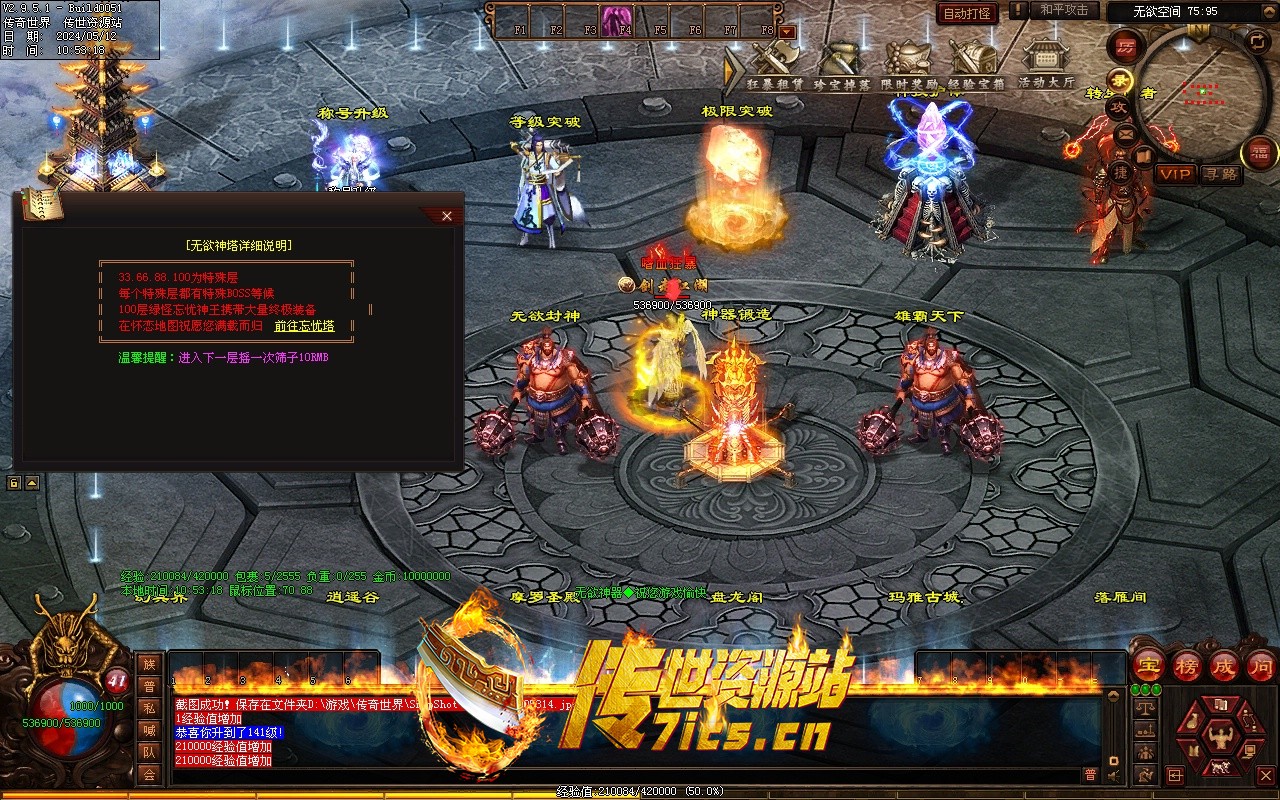
Task: Open the round 宝 treasure button
Action: [1149, 665]
